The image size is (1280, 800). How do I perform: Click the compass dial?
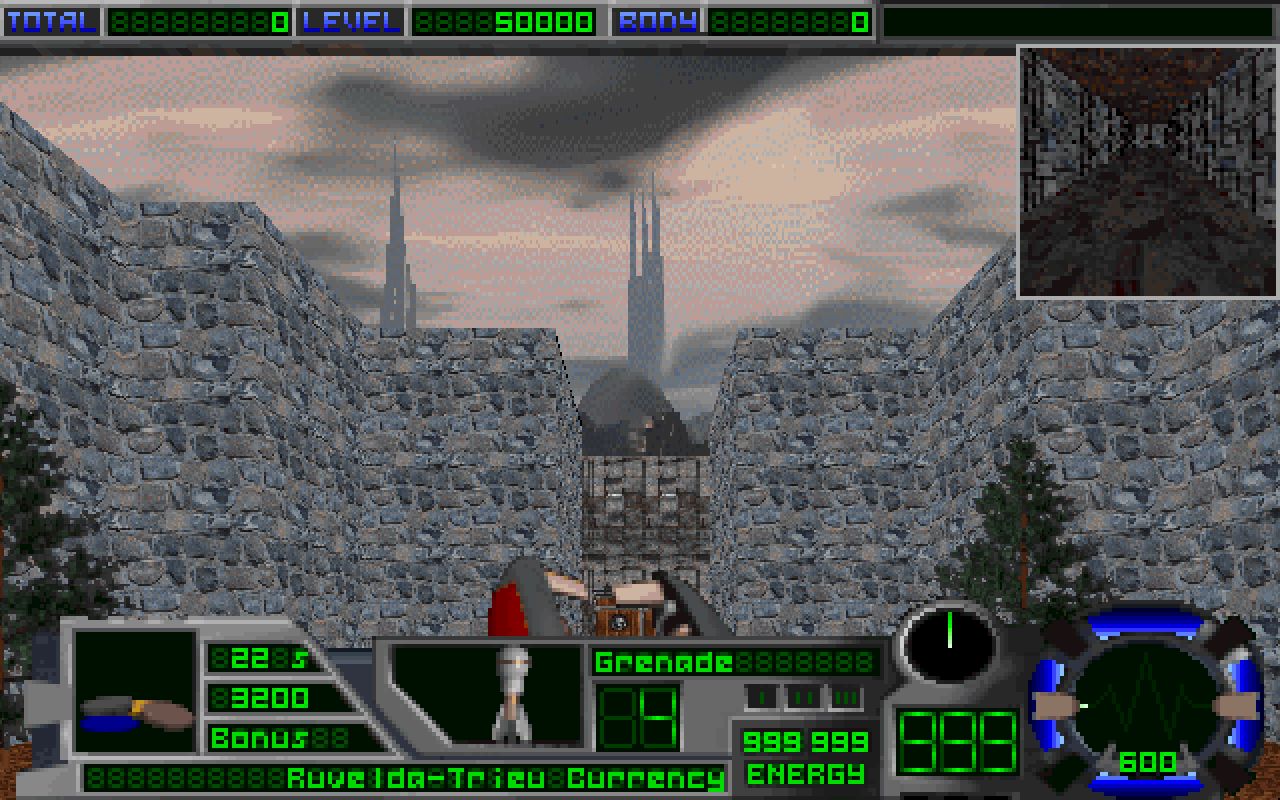point(948,641)
